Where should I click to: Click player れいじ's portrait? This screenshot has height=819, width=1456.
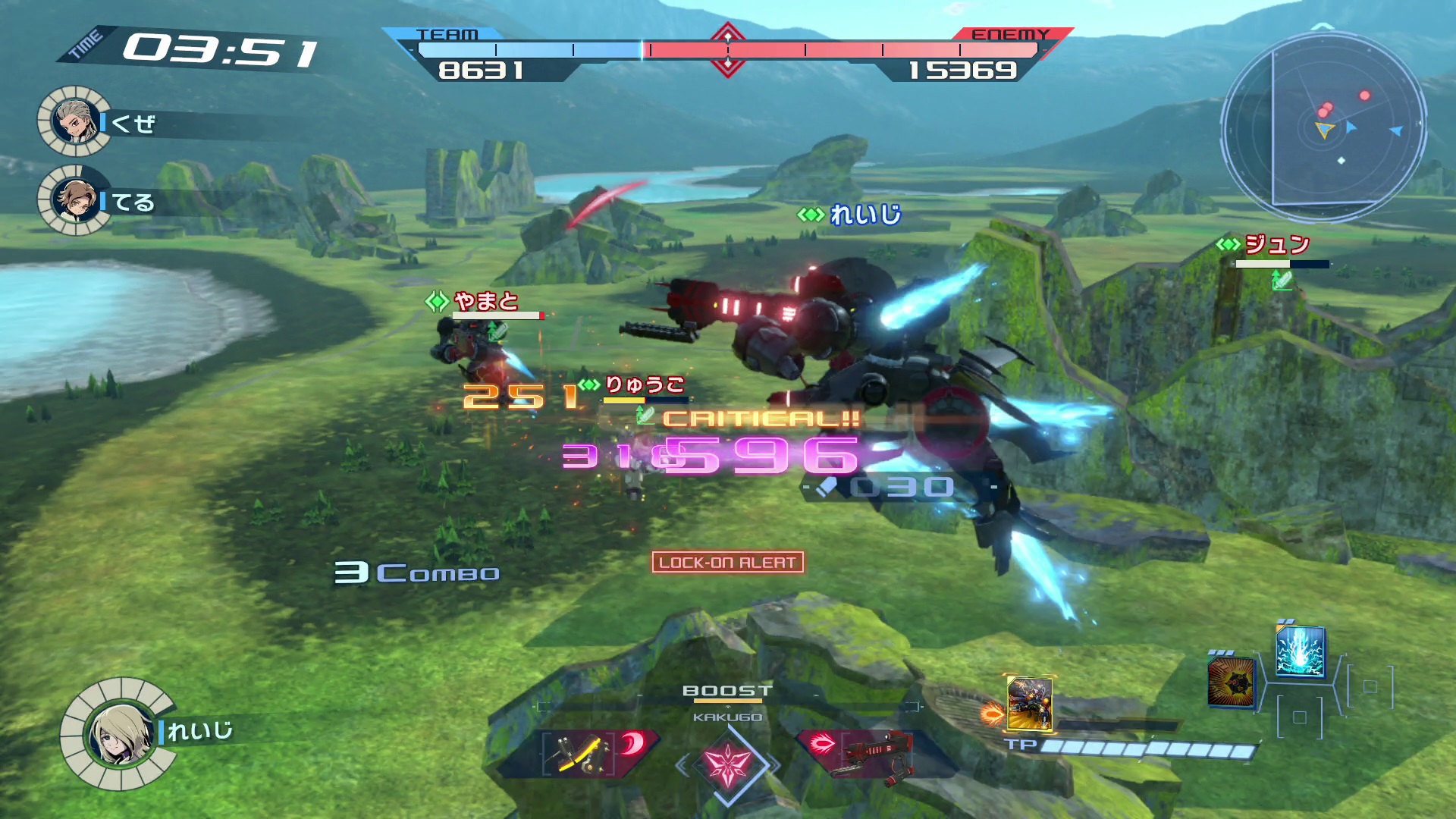[120, 734]
